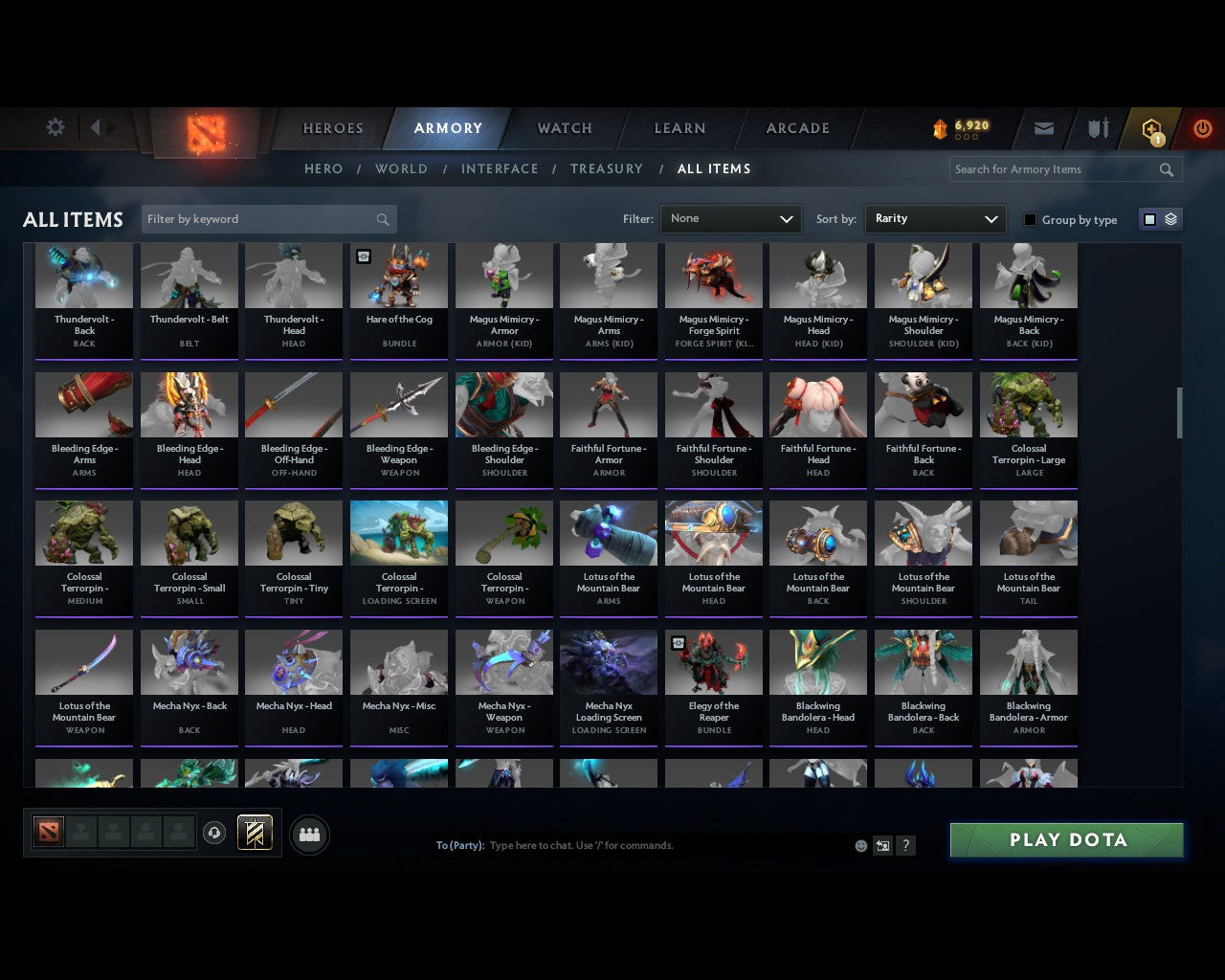1225x980 pixels.
Task: Click the armory shield-and-sword icon
Action: [x=1097, y=127]
